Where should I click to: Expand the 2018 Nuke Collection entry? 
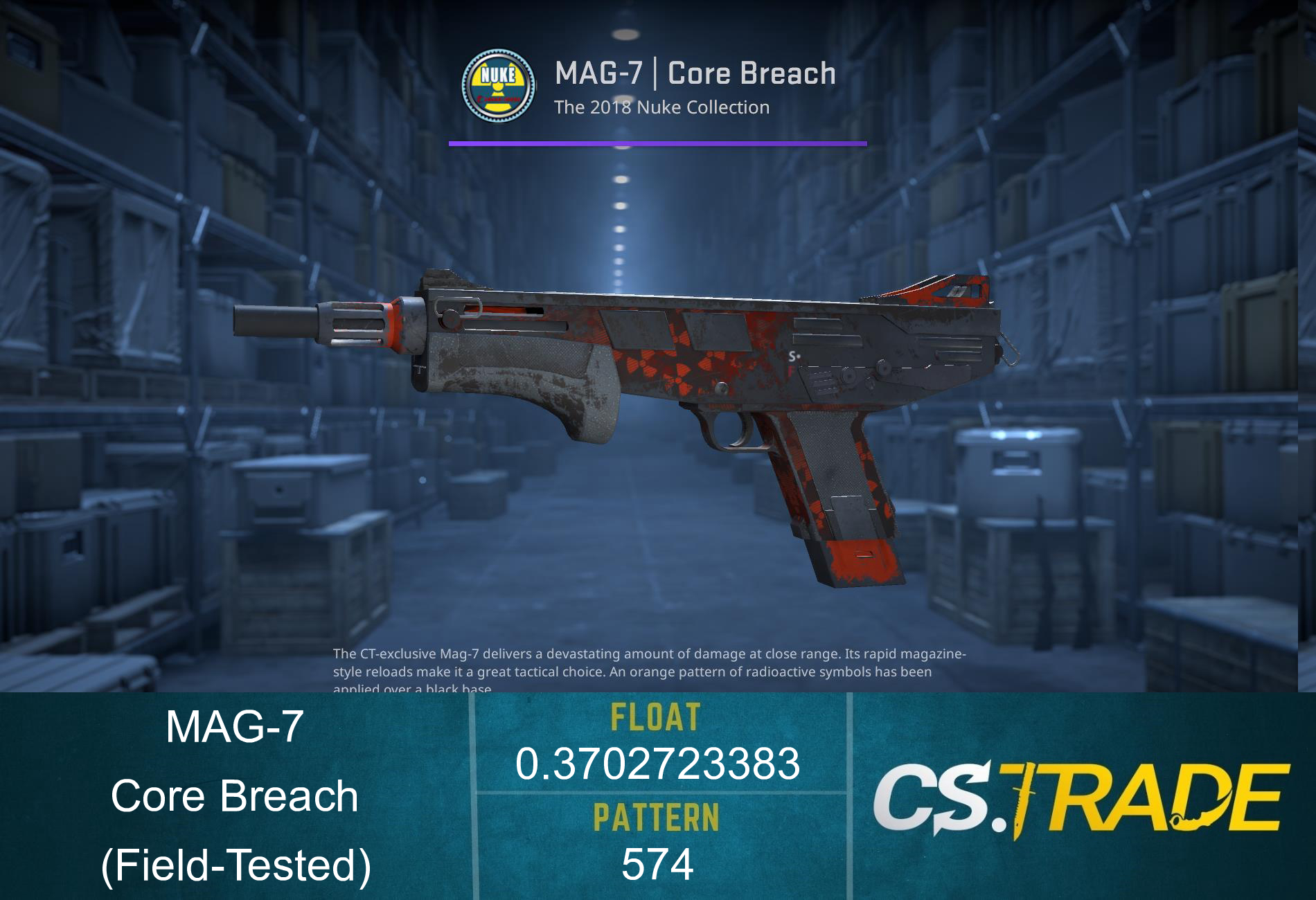click(661, 107)
